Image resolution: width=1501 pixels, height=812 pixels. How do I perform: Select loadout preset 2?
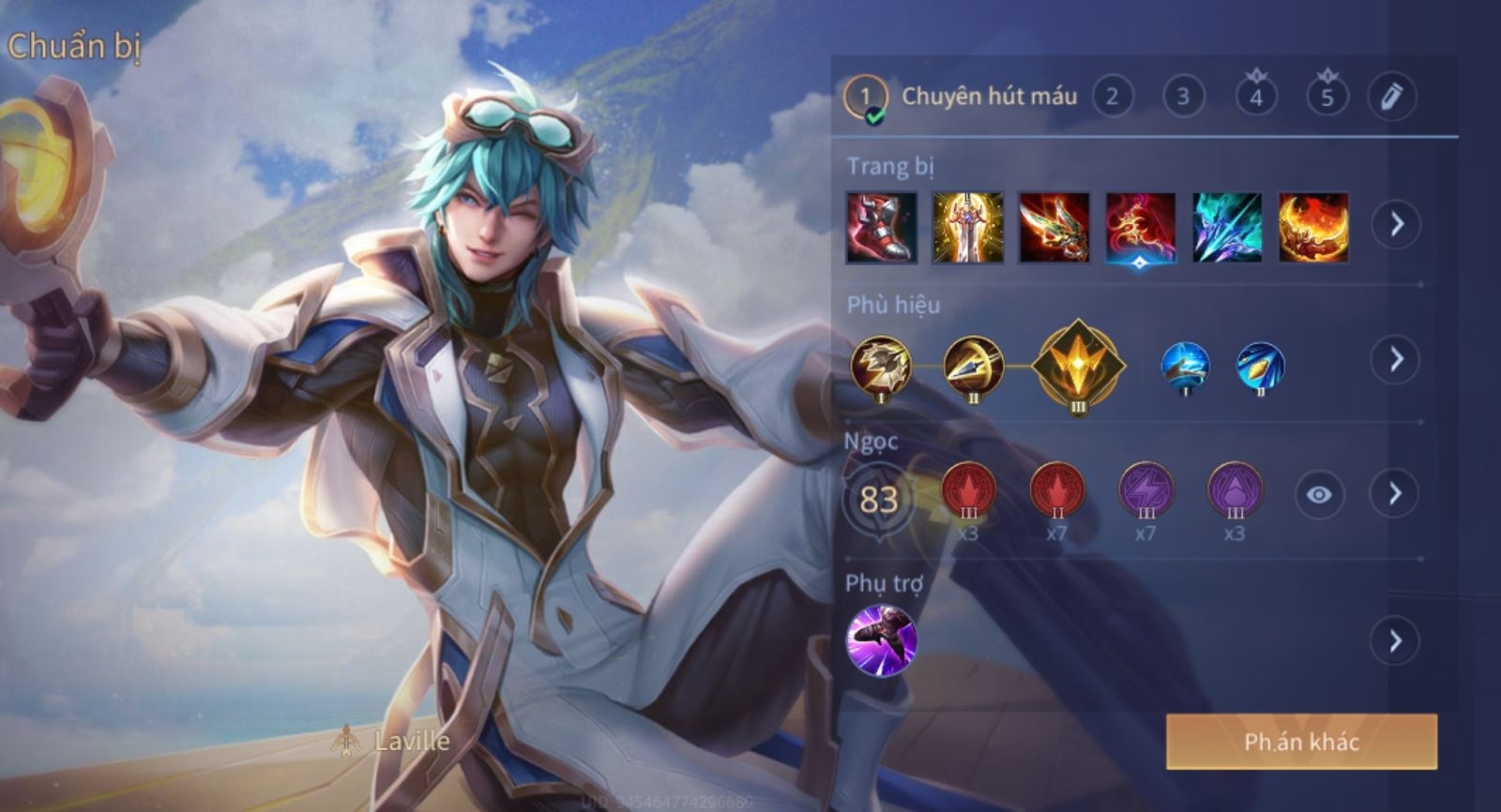[1112, 97]
